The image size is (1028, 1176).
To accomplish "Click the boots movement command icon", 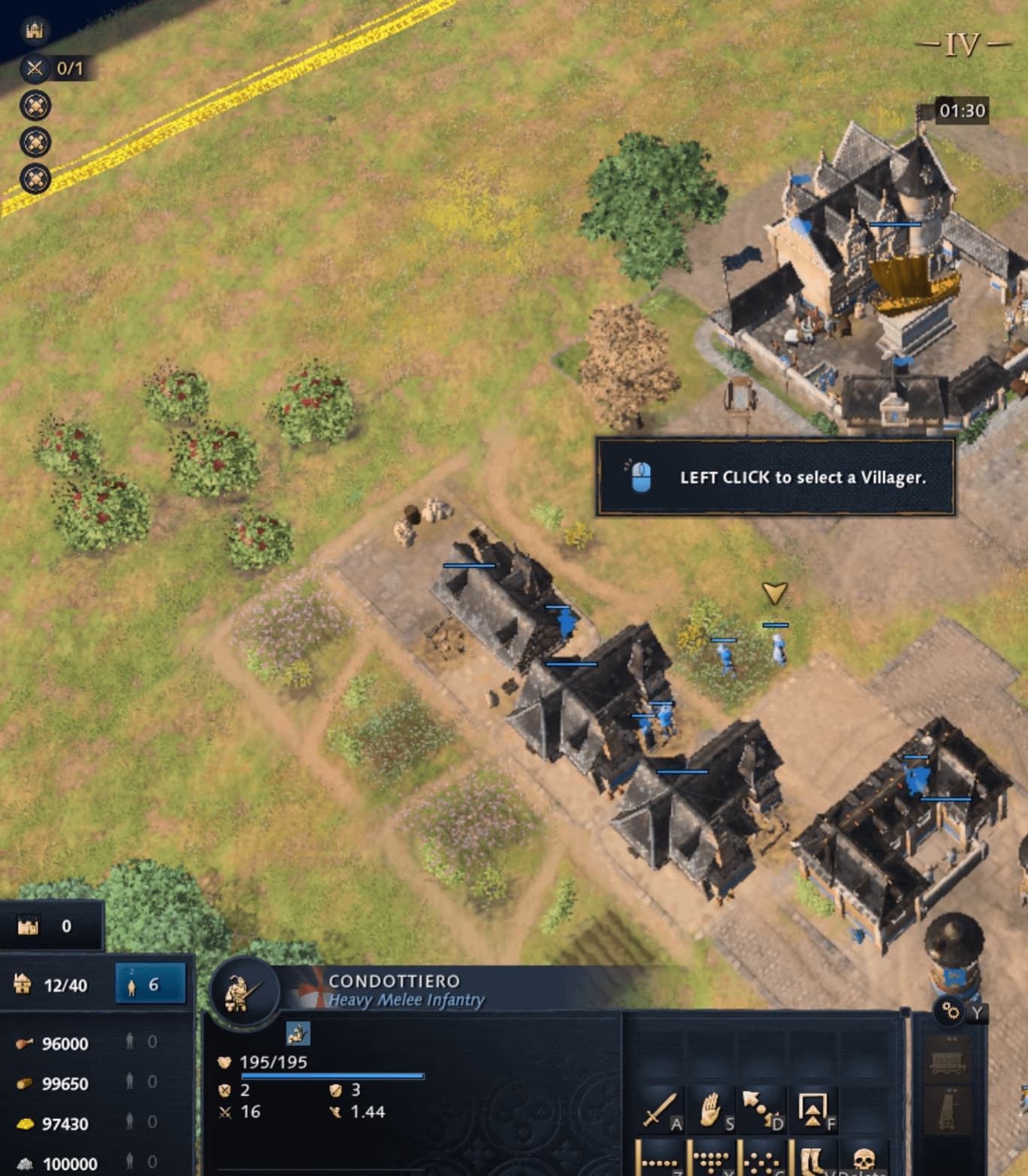I will pos(812,1160).
